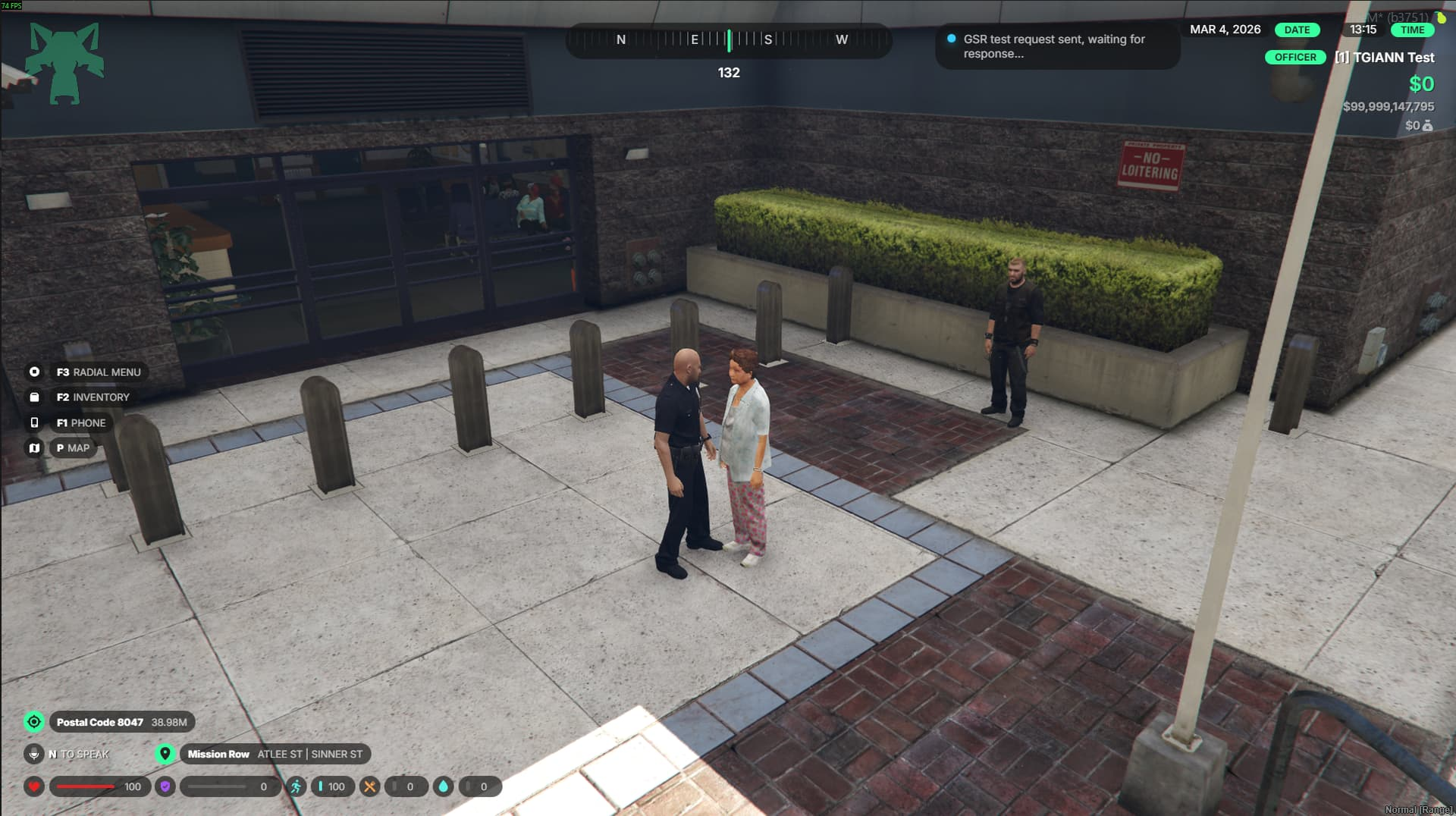This screenshot has width=1456, height=816.
Task: Click the water drop thirst icon
Action: tap(443, 786)
